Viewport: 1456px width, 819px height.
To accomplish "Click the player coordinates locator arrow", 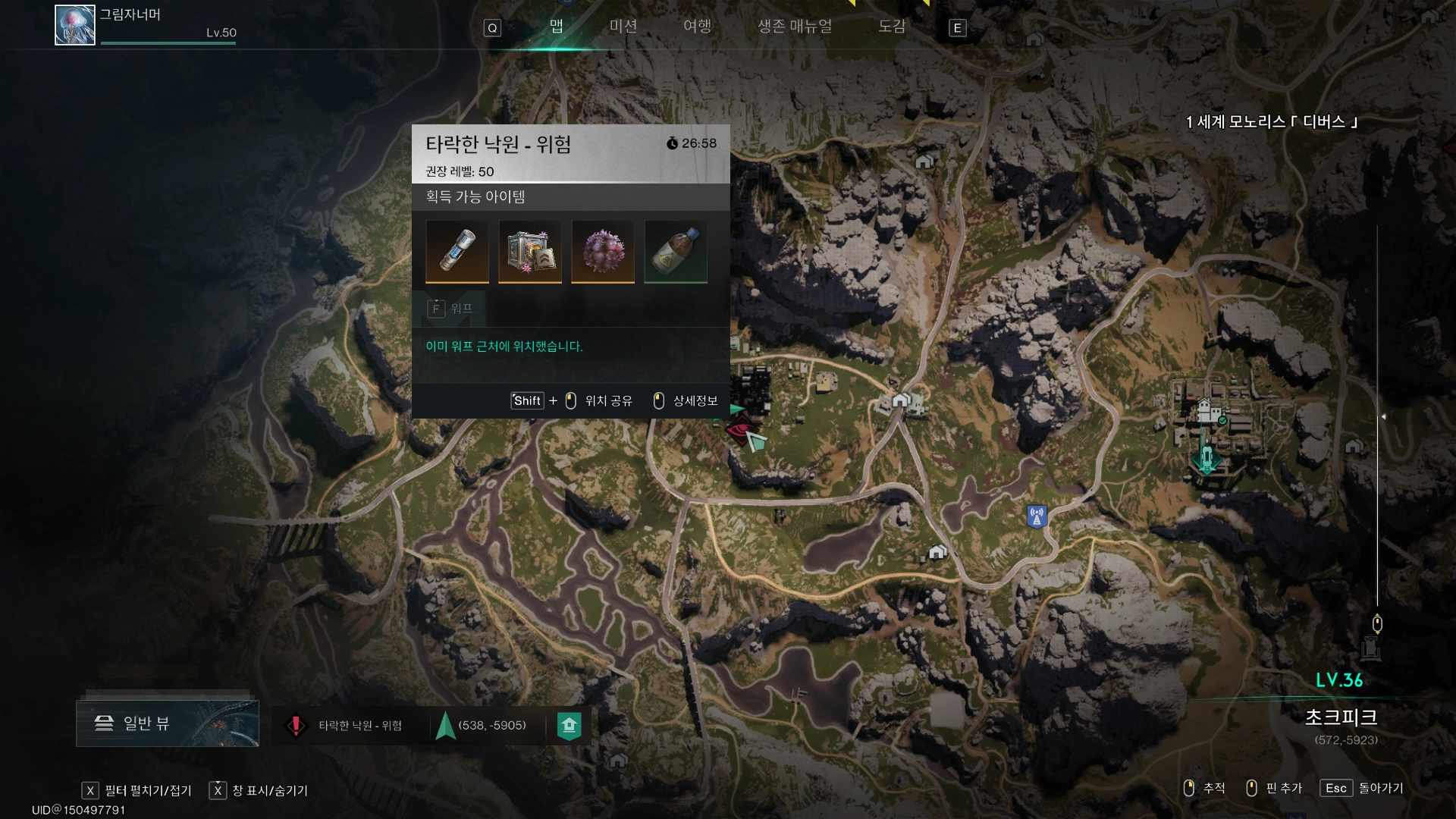I will pos(446,726).
